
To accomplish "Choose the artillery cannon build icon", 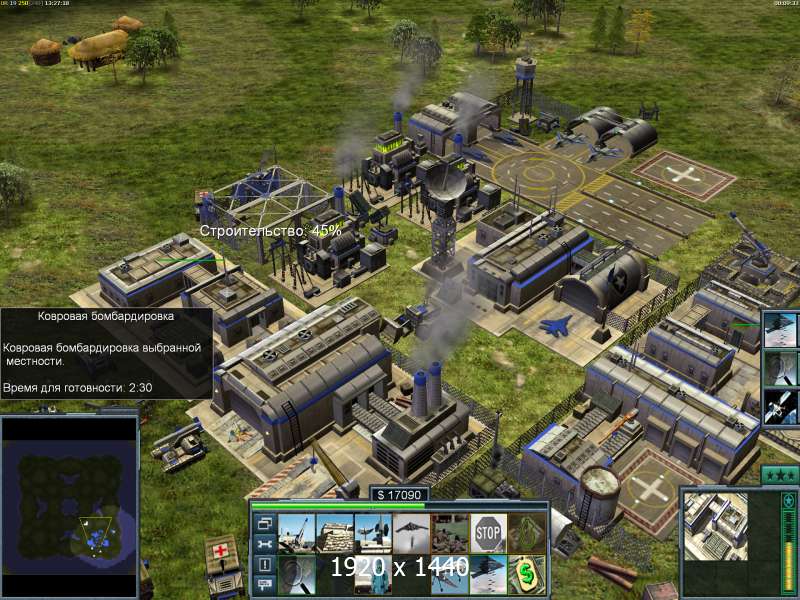I will click(296, 533).
